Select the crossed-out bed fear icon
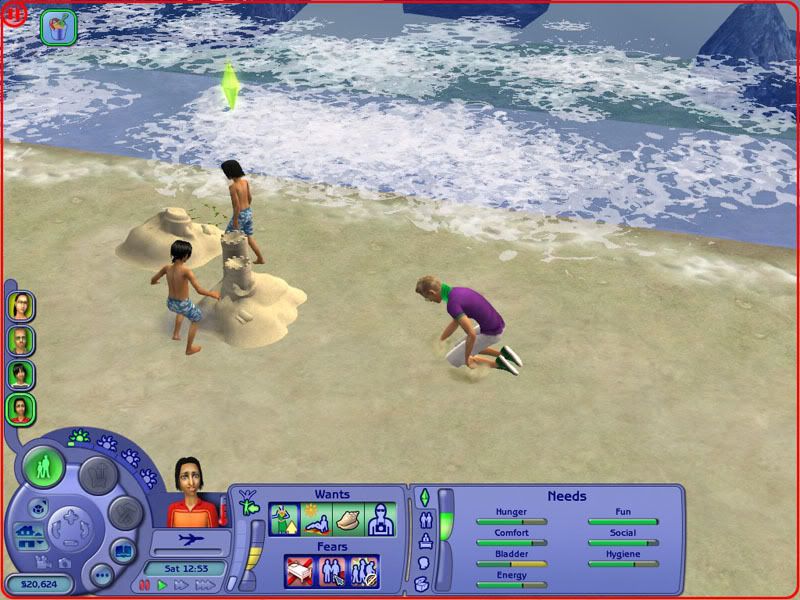The height and width of the screenshot is (600, 800). tap(299, 571)
